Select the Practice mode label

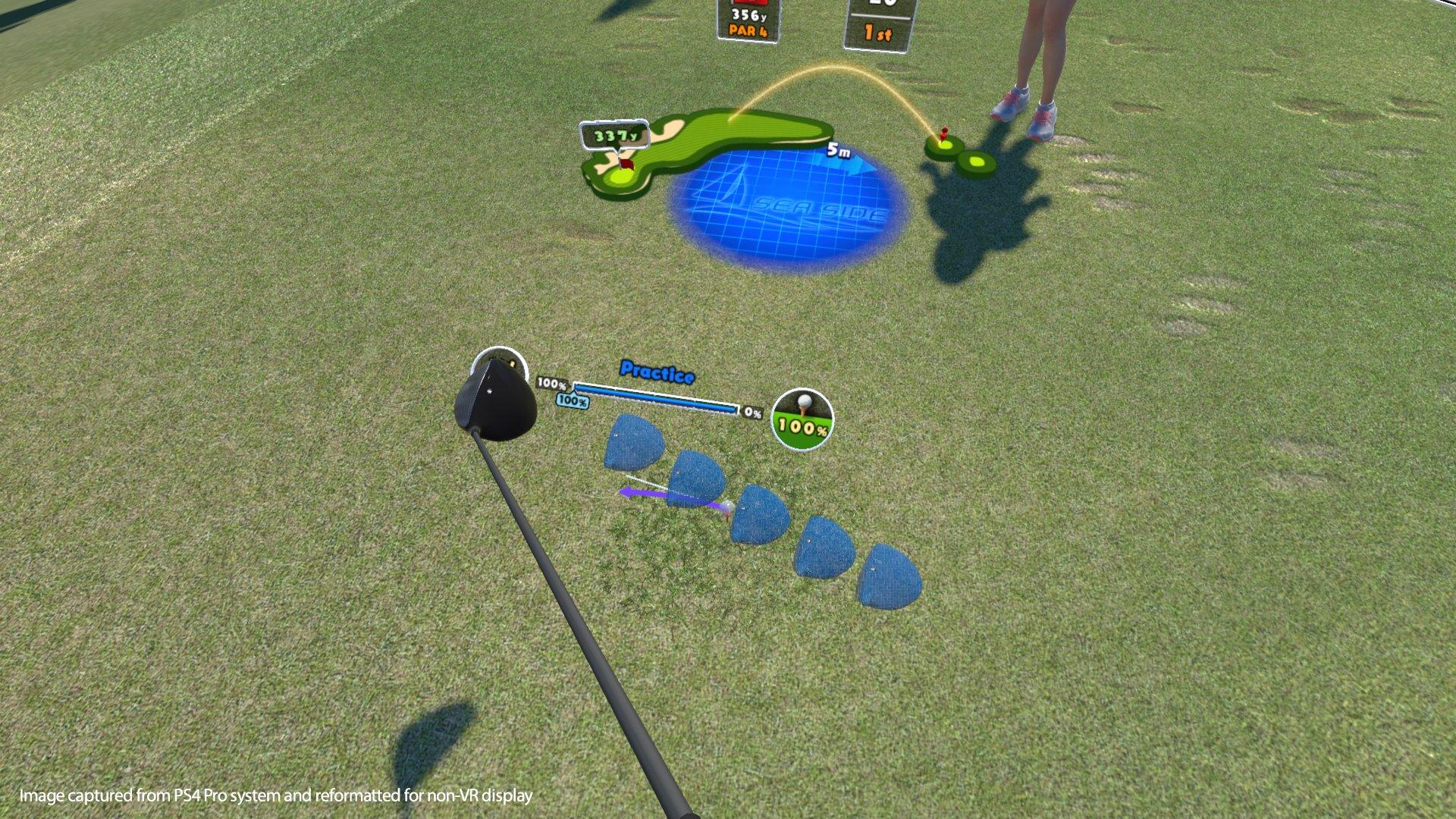(x=657, y=373)
